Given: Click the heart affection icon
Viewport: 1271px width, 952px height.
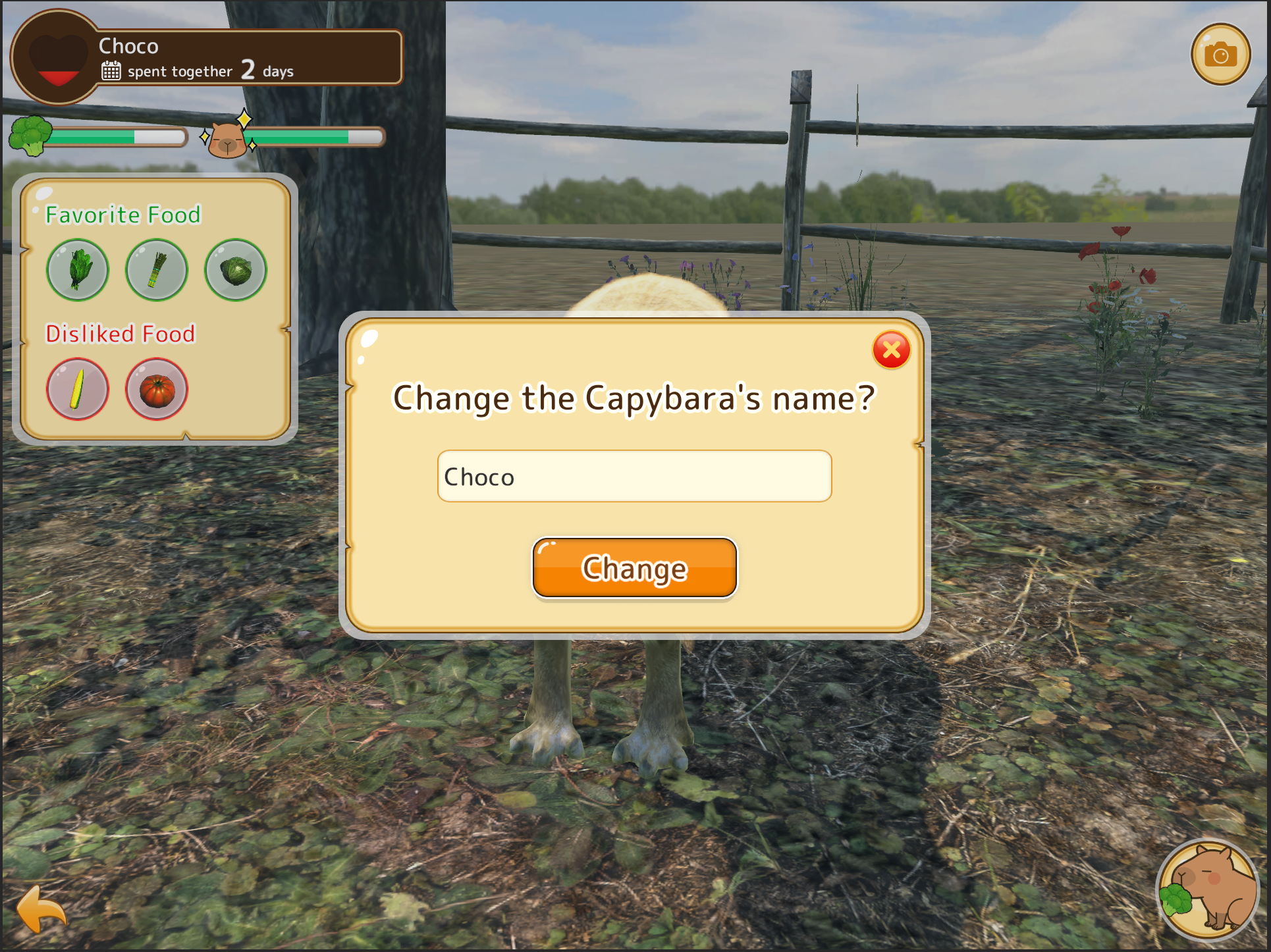Looking at the screenshot, I should (x=58, y=58).
